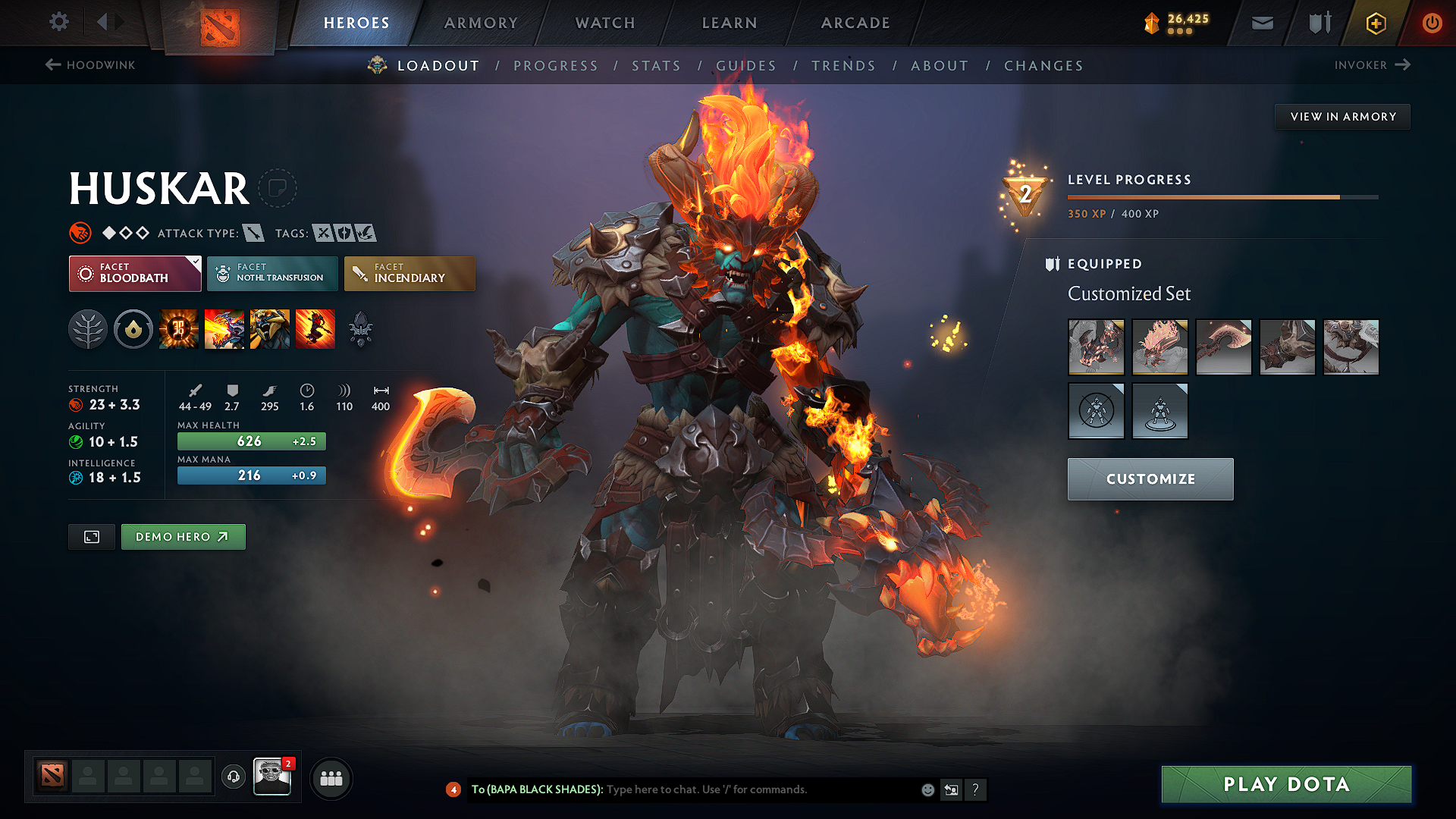Switch to the STATS tab
The height and width of the screenshot is (819, 1456).
657,66
